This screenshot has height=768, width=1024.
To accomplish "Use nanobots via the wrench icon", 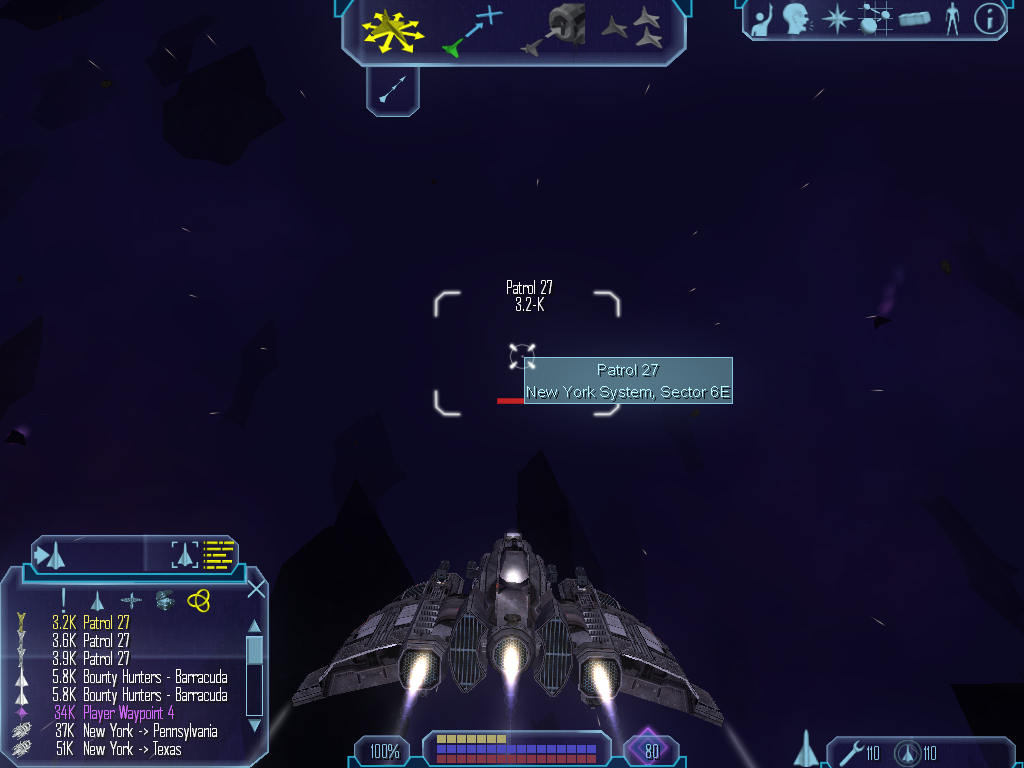I will [x=852, y=753].
